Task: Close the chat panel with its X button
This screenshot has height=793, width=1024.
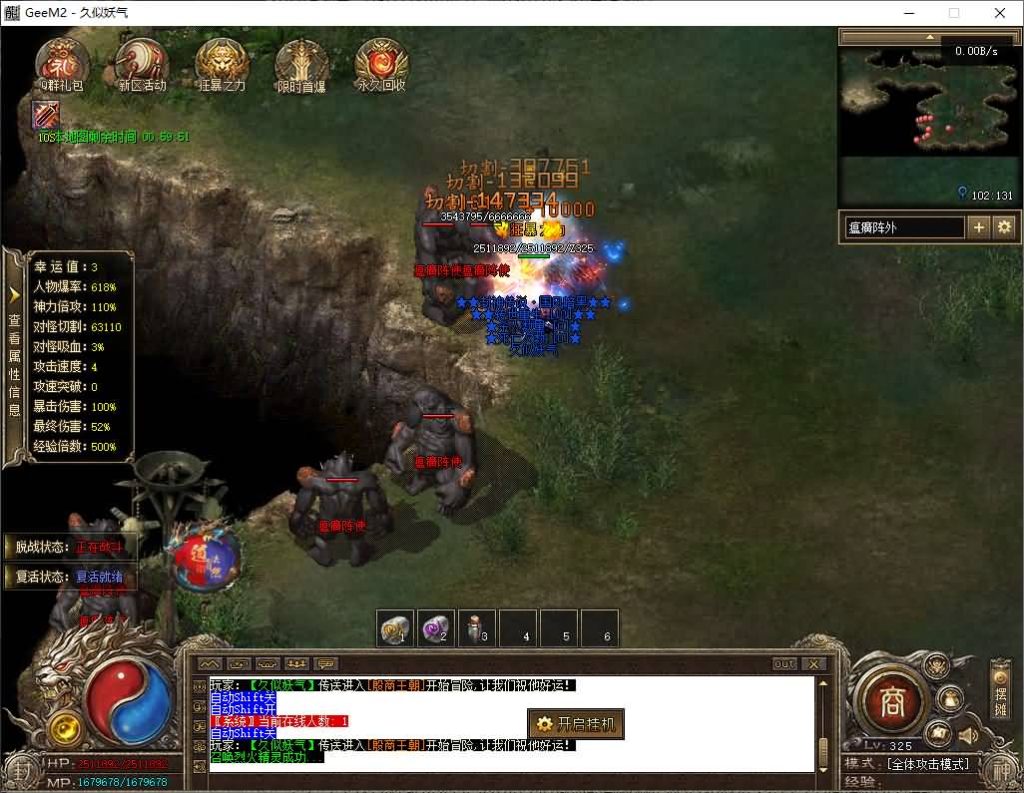Action: point(813,664)
